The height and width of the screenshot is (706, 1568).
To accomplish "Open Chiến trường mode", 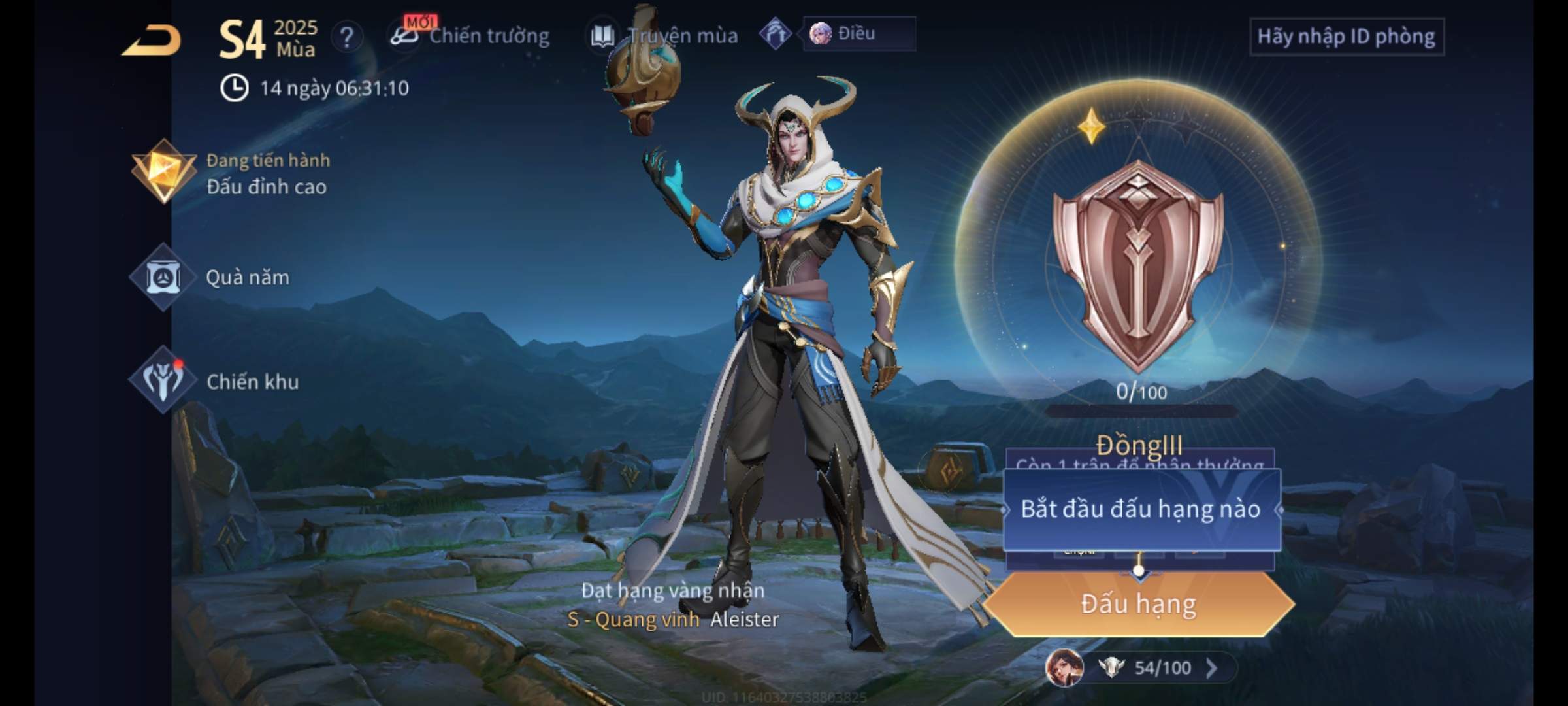I will pyautogui.click(x=470, y=36).
